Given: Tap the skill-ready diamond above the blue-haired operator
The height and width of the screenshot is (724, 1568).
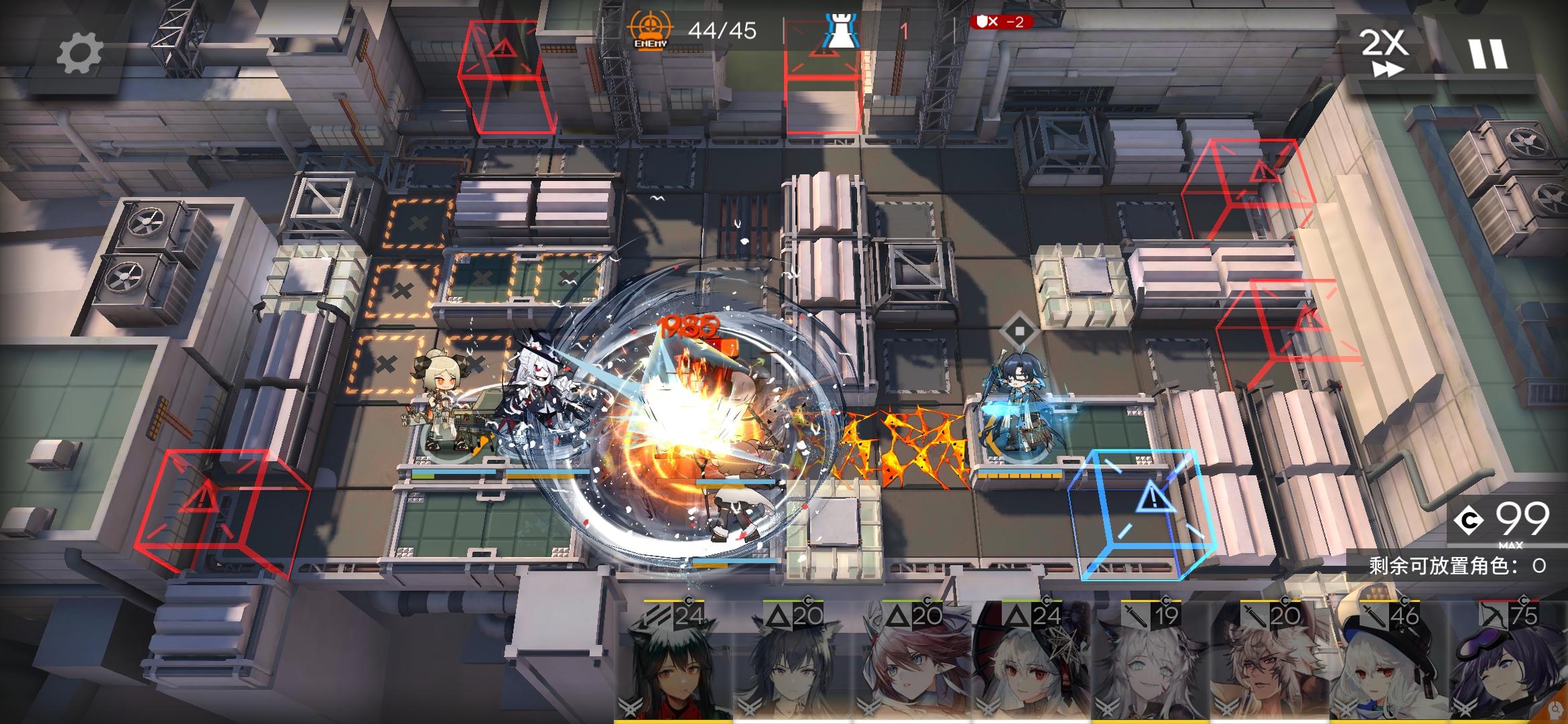Looking at the screenshot, I should click(1019, 330).
